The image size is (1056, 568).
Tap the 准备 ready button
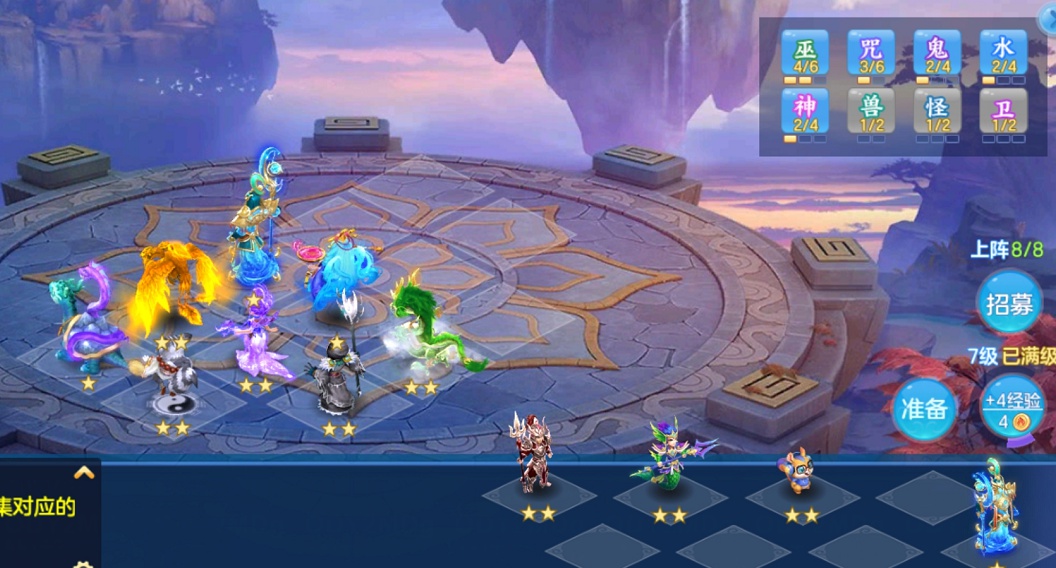[923, 408]
